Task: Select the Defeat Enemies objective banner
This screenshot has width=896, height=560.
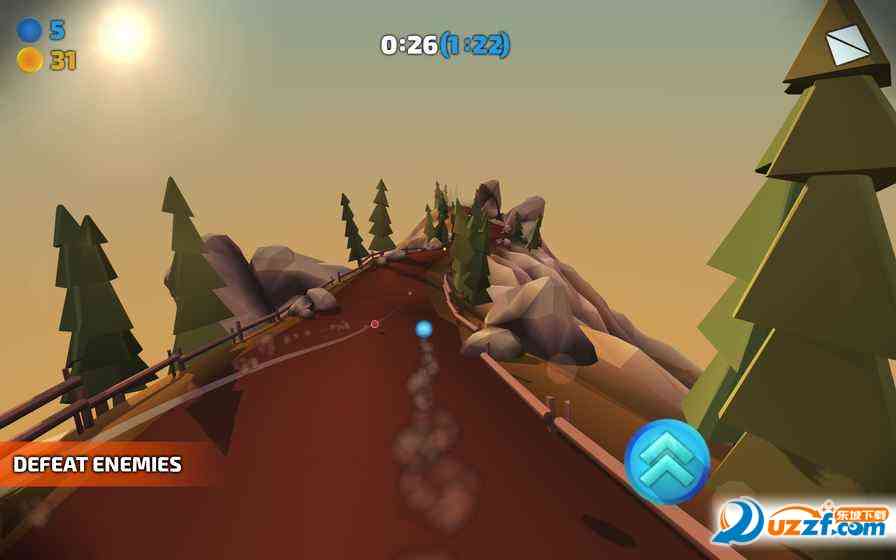Action: point(98,465)
